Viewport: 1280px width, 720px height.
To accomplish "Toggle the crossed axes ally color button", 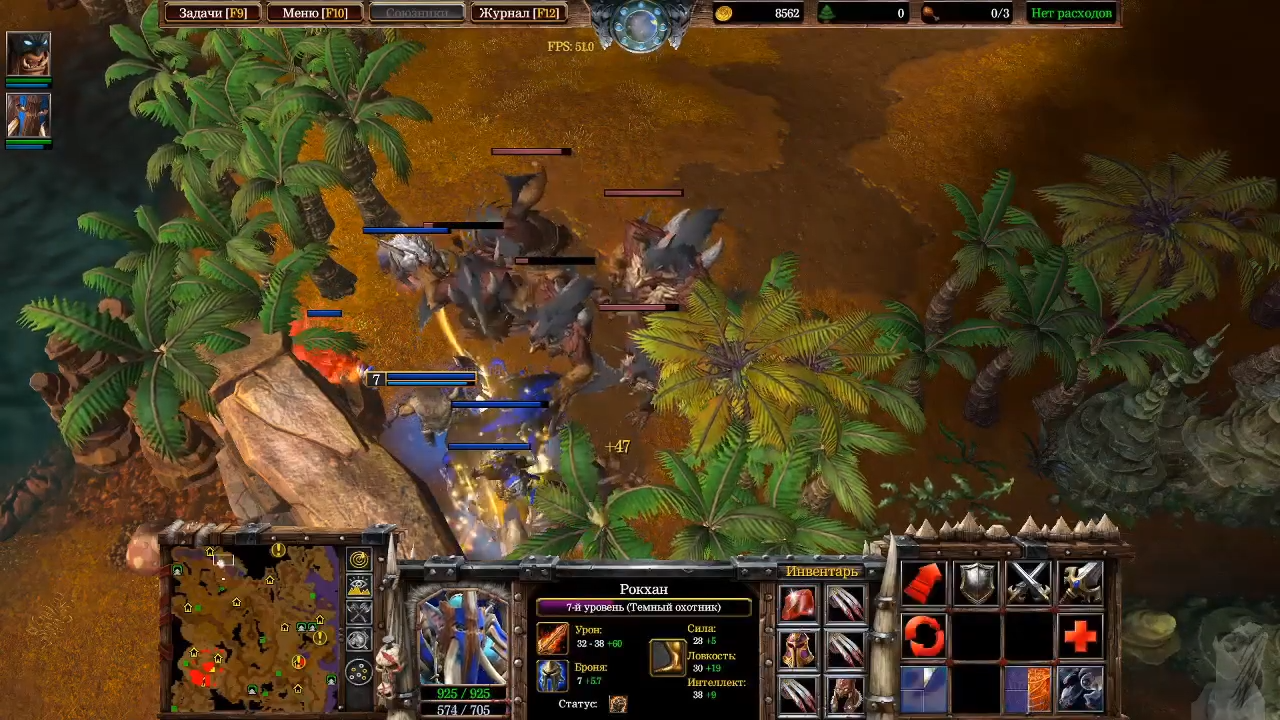I will tap(359, 613).
